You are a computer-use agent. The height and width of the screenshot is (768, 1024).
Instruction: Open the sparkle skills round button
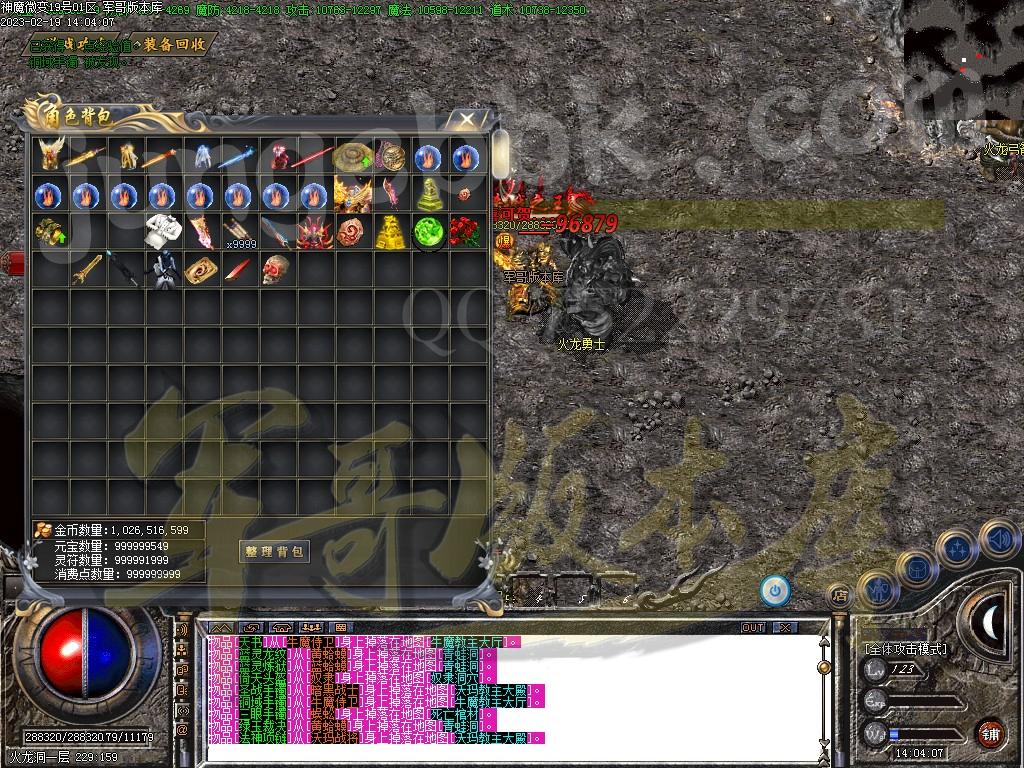click(x=956, y=549)
